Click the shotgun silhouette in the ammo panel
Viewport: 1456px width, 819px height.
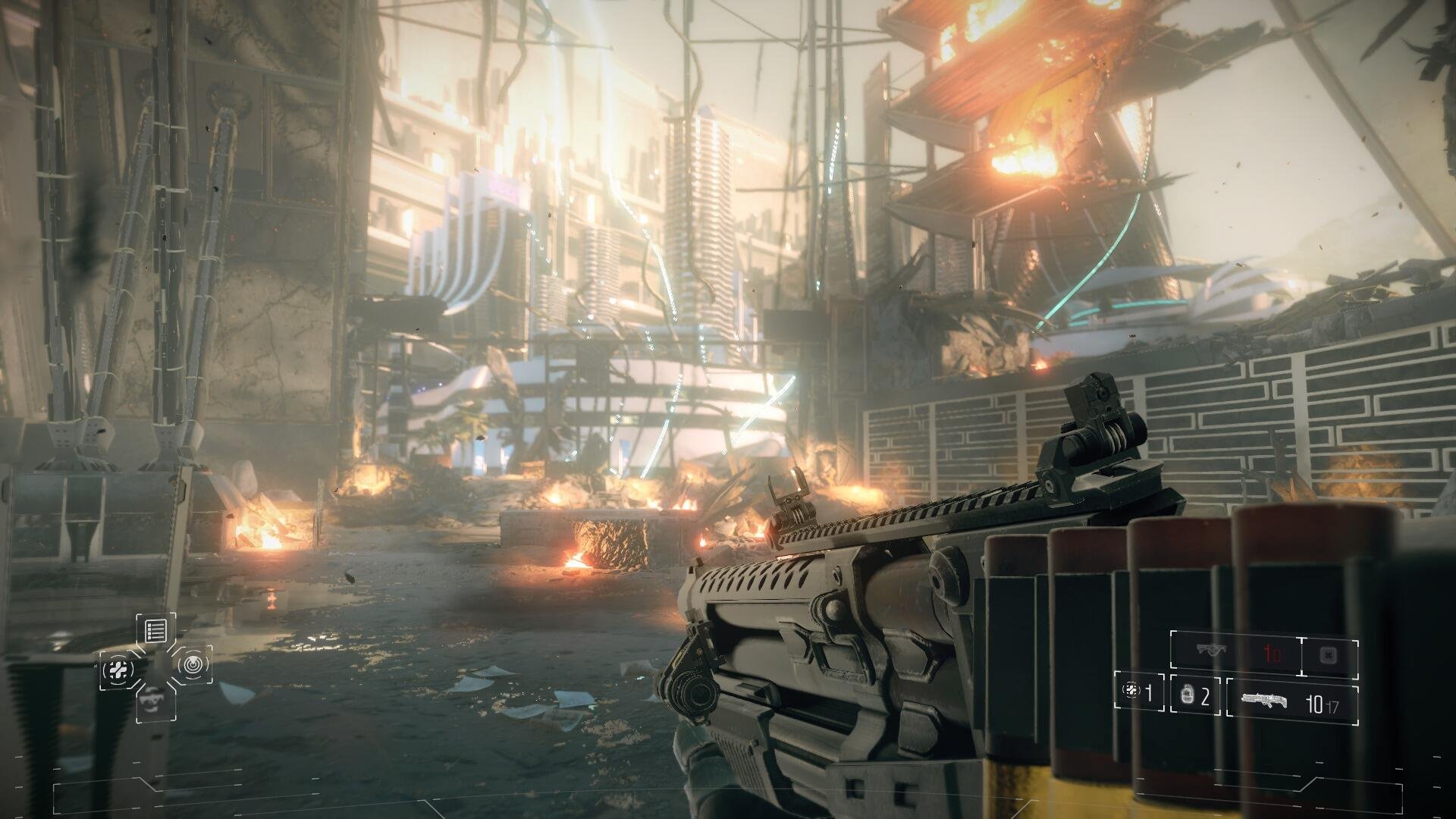tap(1264, 699)
